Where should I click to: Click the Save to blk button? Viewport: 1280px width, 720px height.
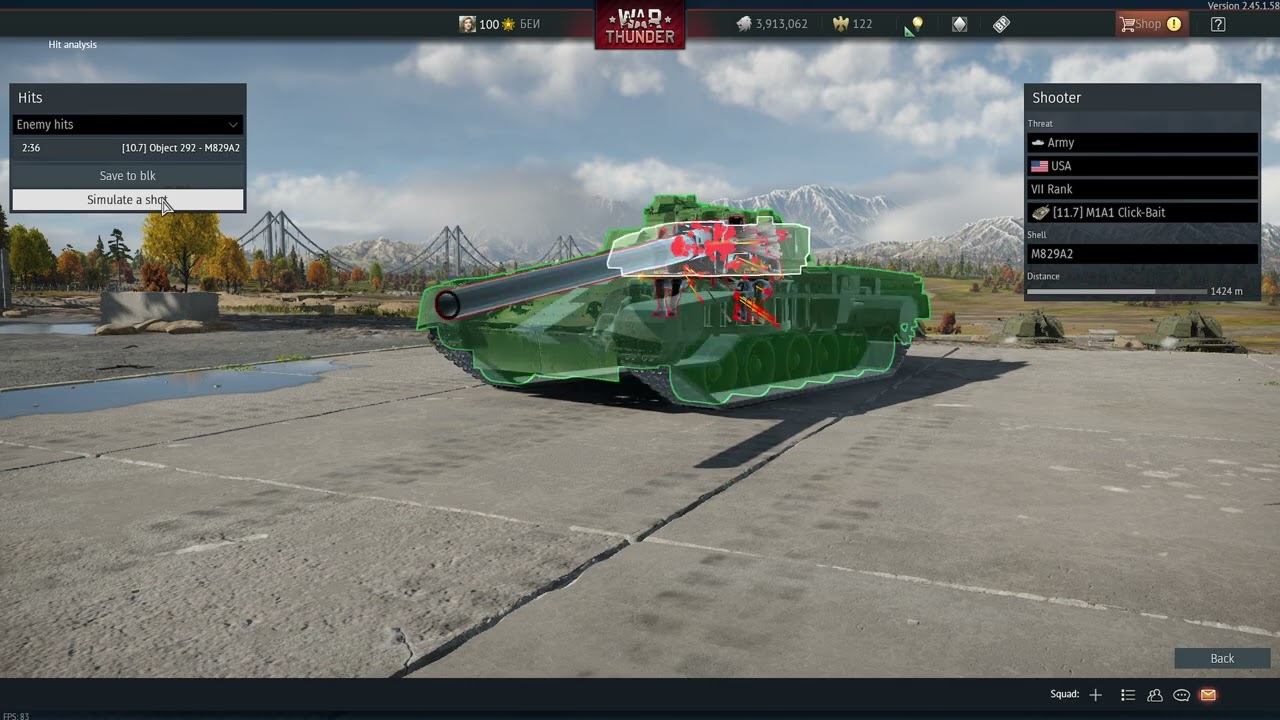(127, 176)
